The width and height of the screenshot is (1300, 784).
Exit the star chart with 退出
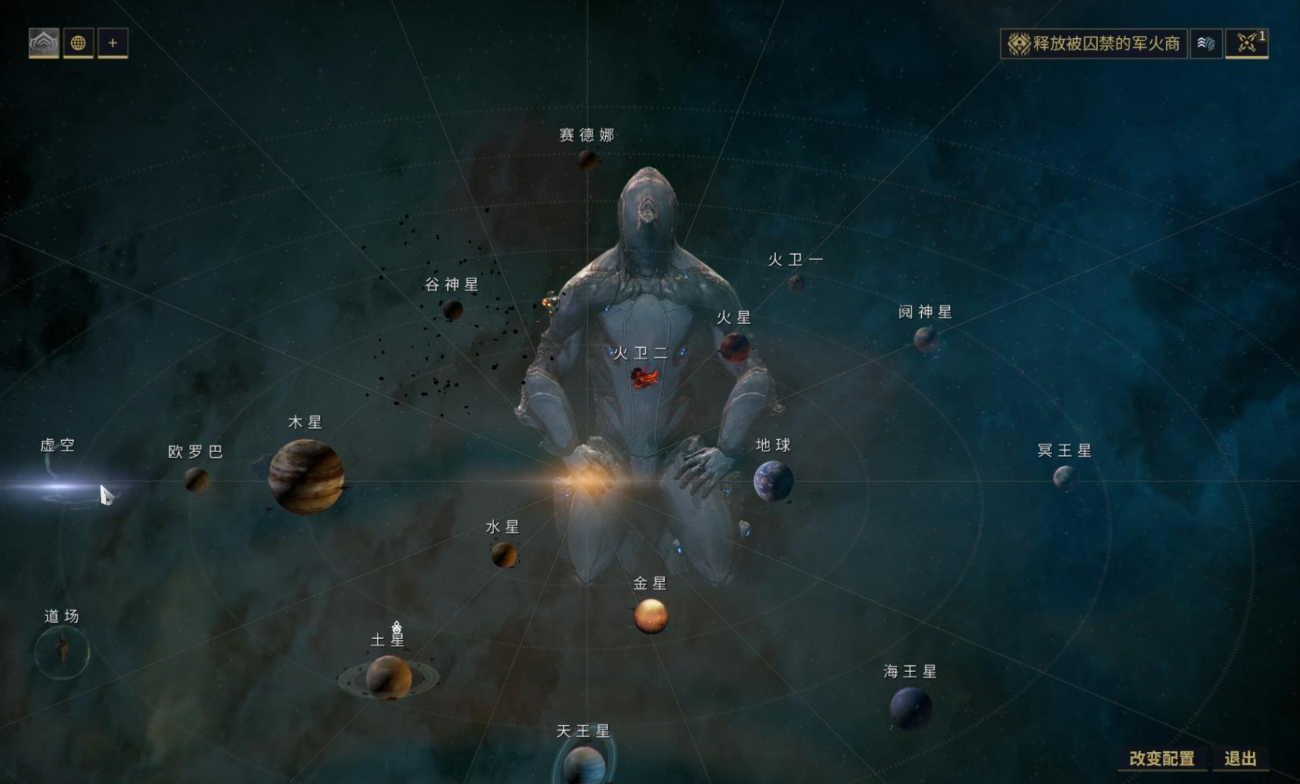click(x=1240, y=759)
